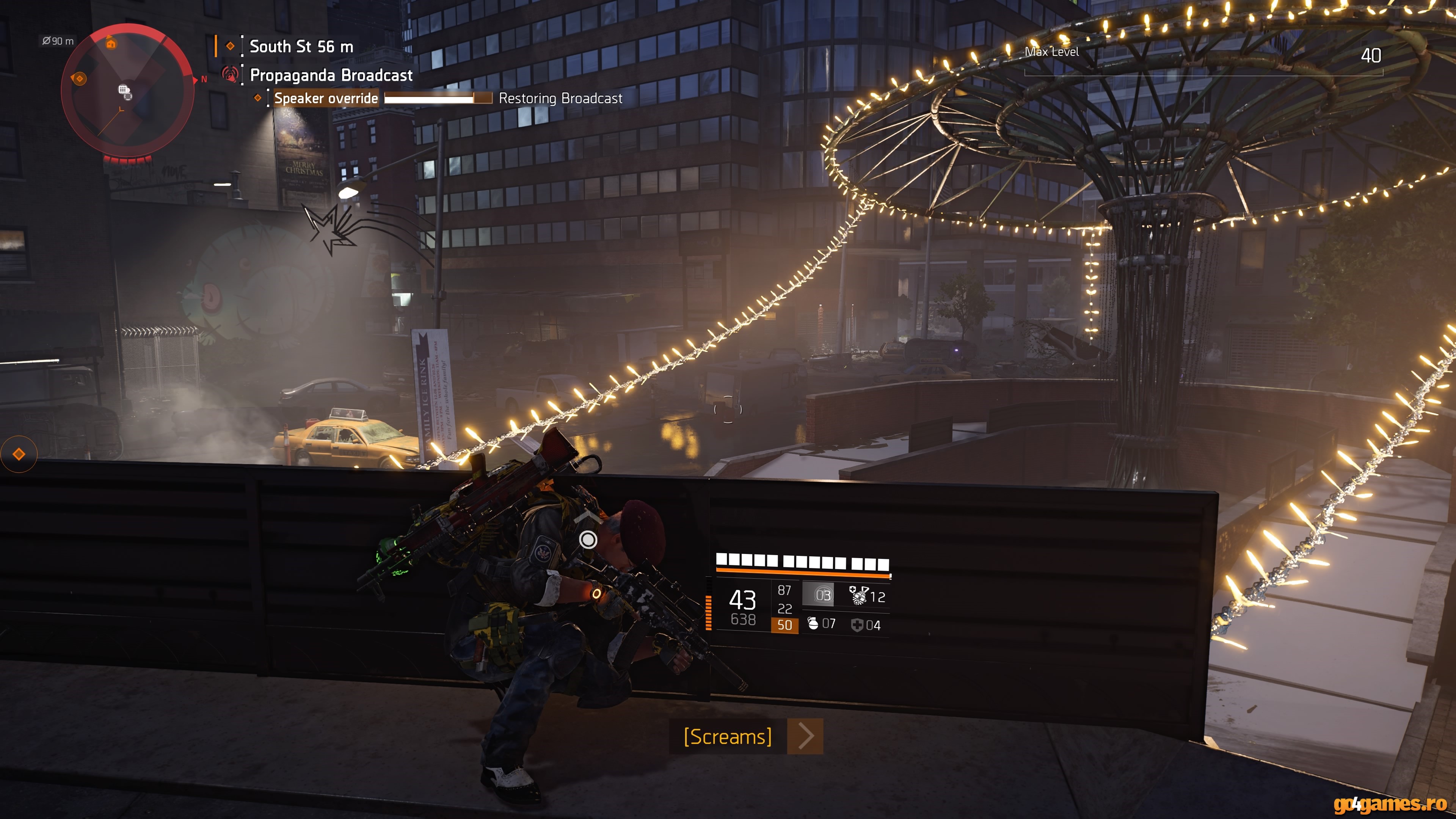
Task: Select the grenade icon
Action: click(813, 623)
